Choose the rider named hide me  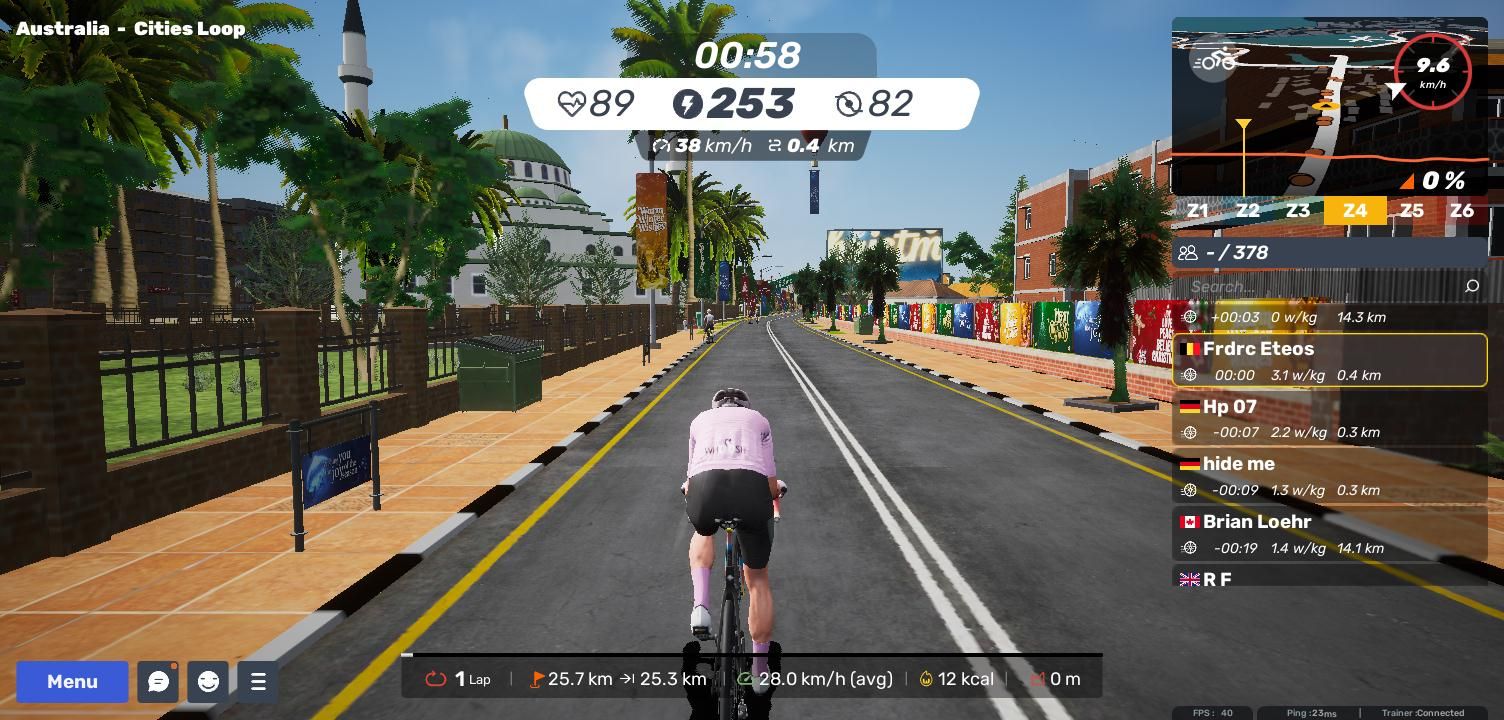click(1329, 476)
